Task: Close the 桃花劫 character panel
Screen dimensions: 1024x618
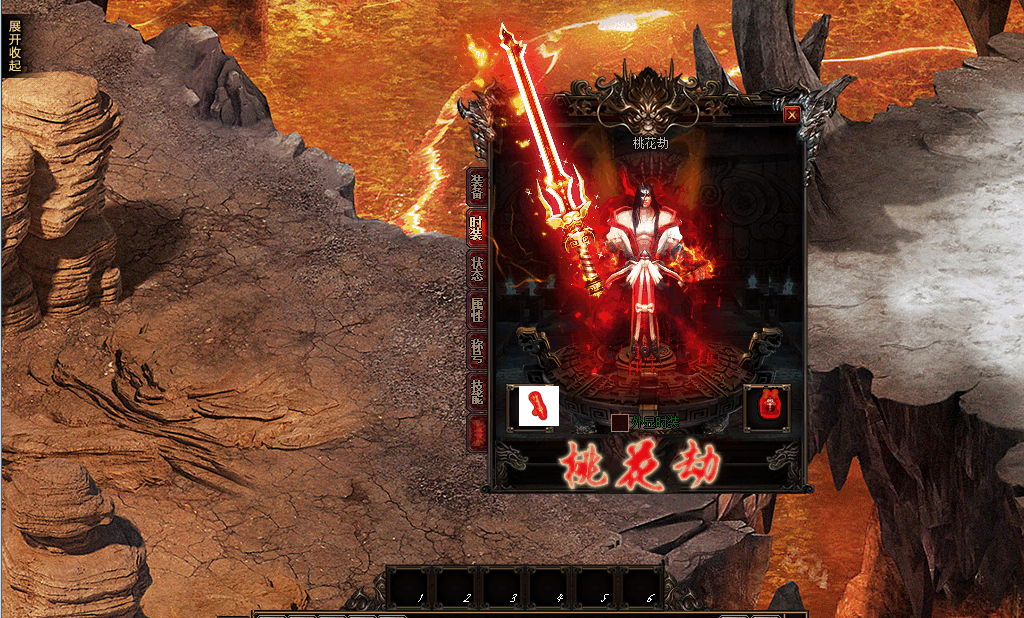Action: (792, 114)
